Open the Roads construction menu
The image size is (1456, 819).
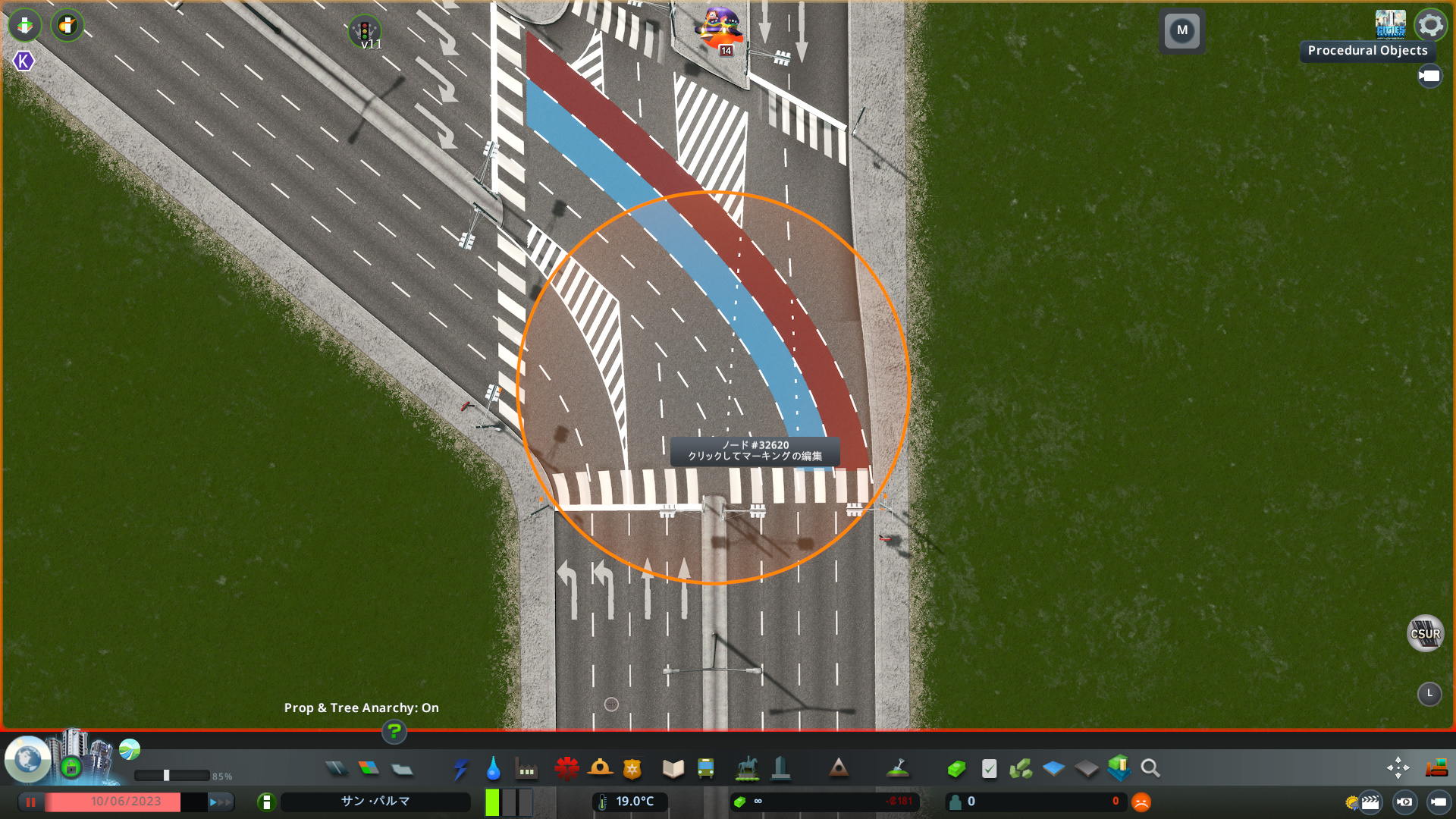coord(336,767)
